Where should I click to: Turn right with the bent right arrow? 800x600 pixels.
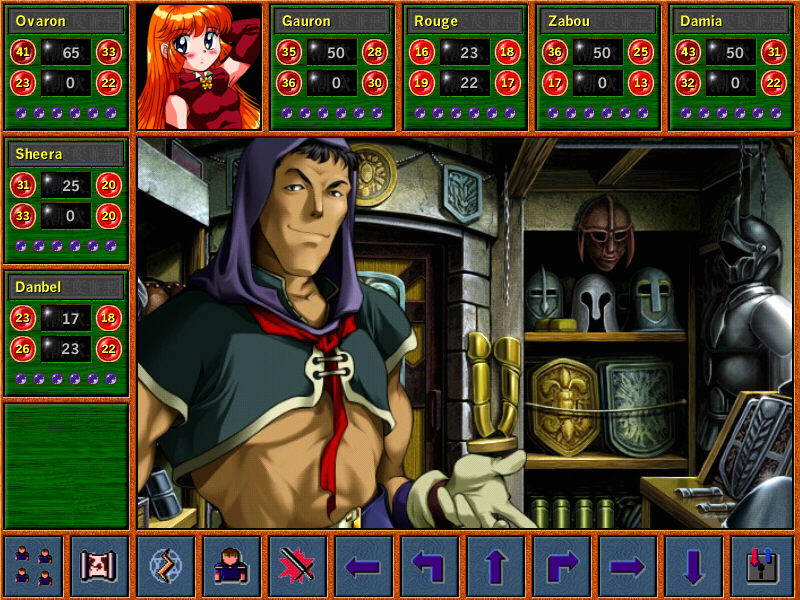[561, 567]
